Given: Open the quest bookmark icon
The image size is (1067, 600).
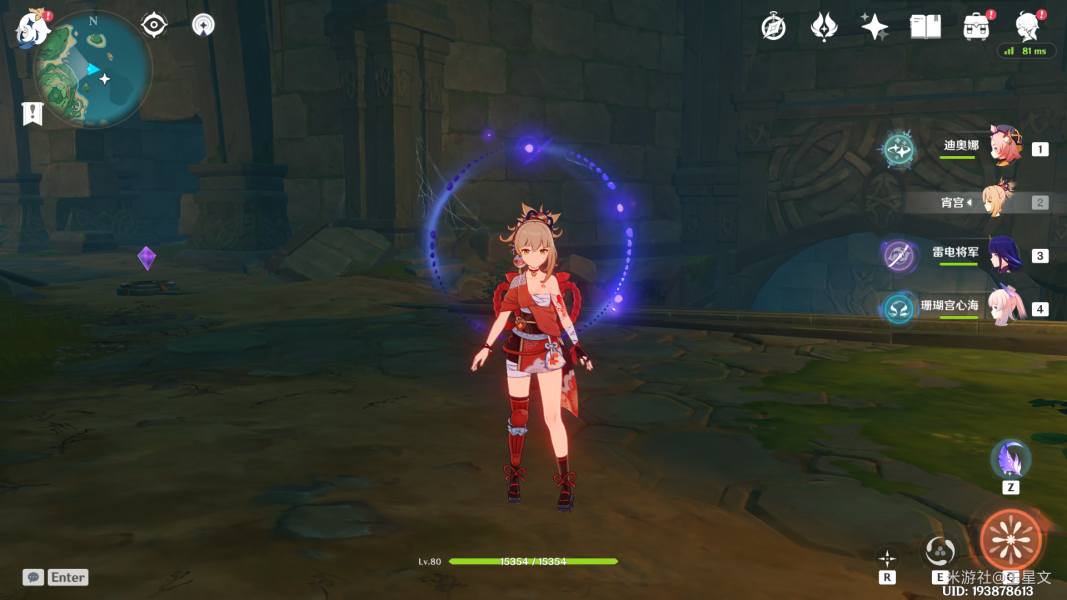Looking at the screenshot, I should point(32,113).
